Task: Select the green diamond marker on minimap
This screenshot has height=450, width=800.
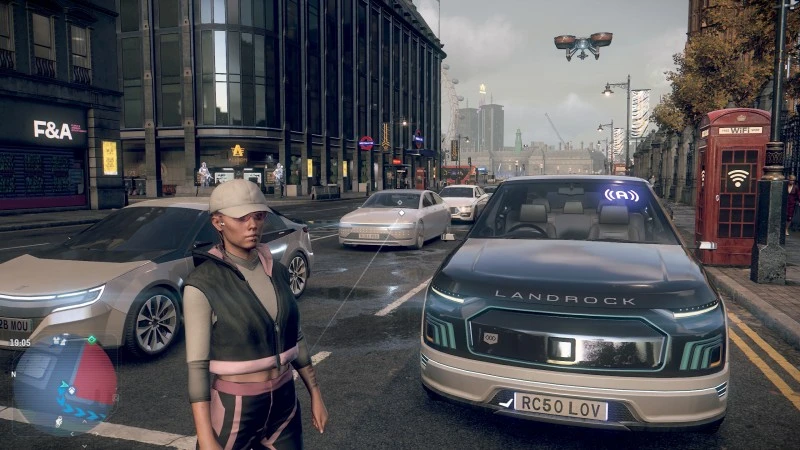Action: click(x=92, y=341)
